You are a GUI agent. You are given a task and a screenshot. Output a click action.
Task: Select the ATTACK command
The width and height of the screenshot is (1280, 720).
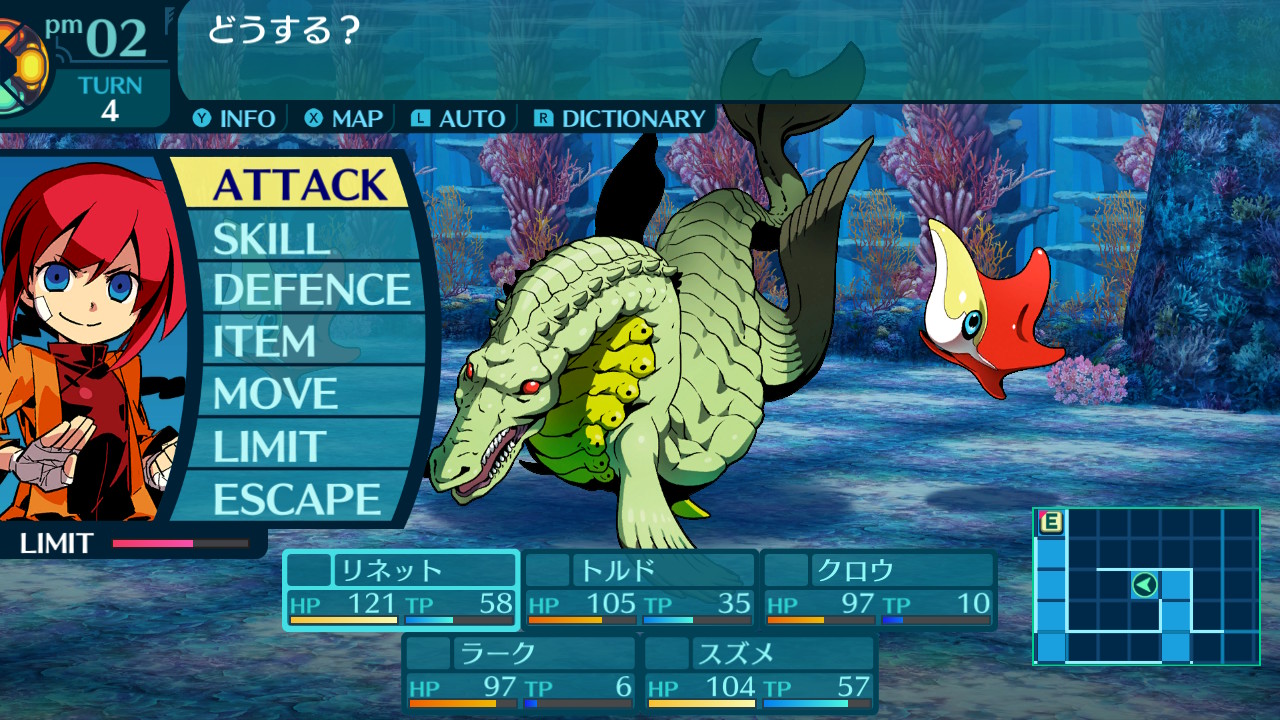298,185
